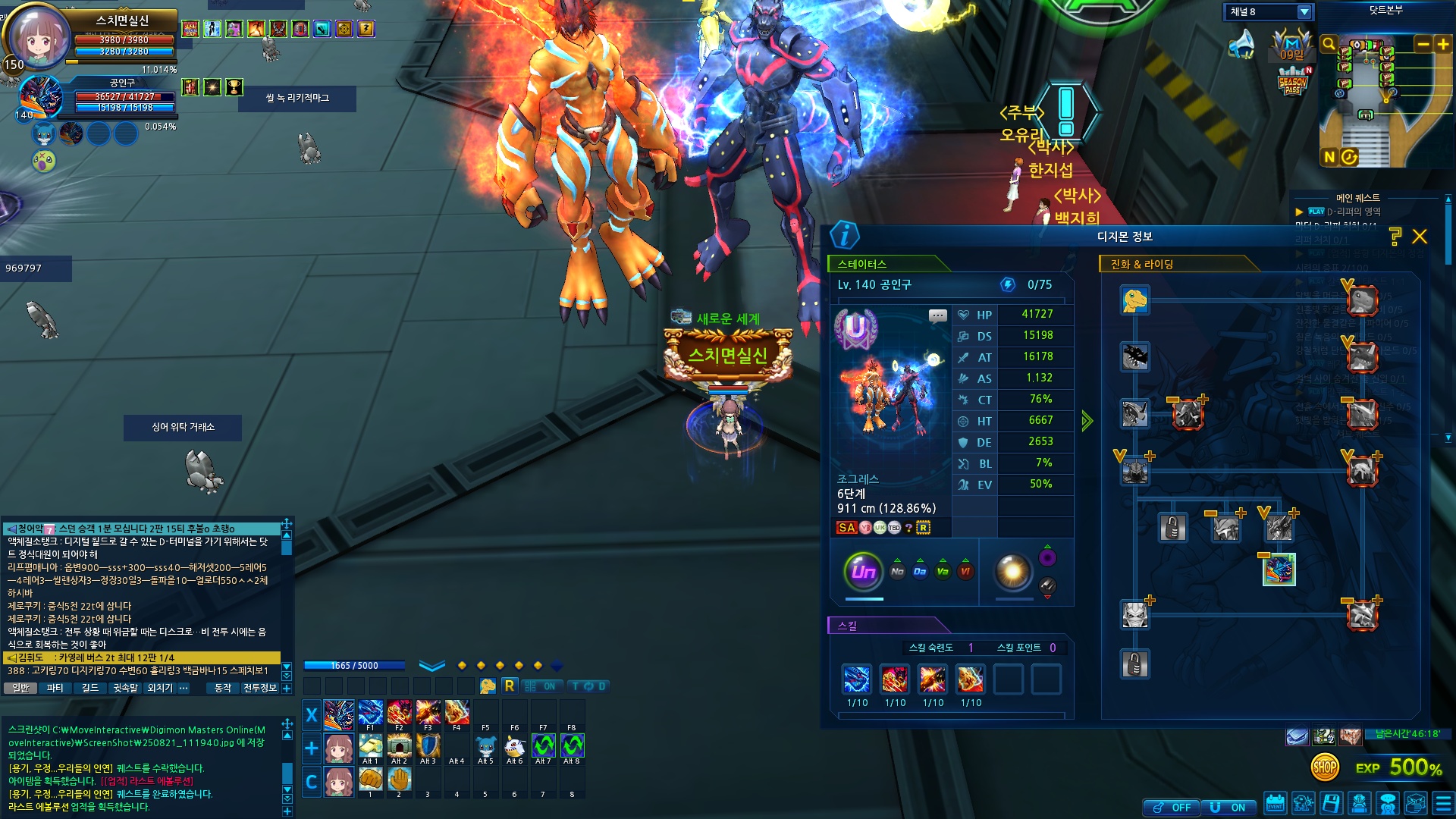Open the cash SHOP button
The height and width of the screenshot is (819, 1456).
1324,767
